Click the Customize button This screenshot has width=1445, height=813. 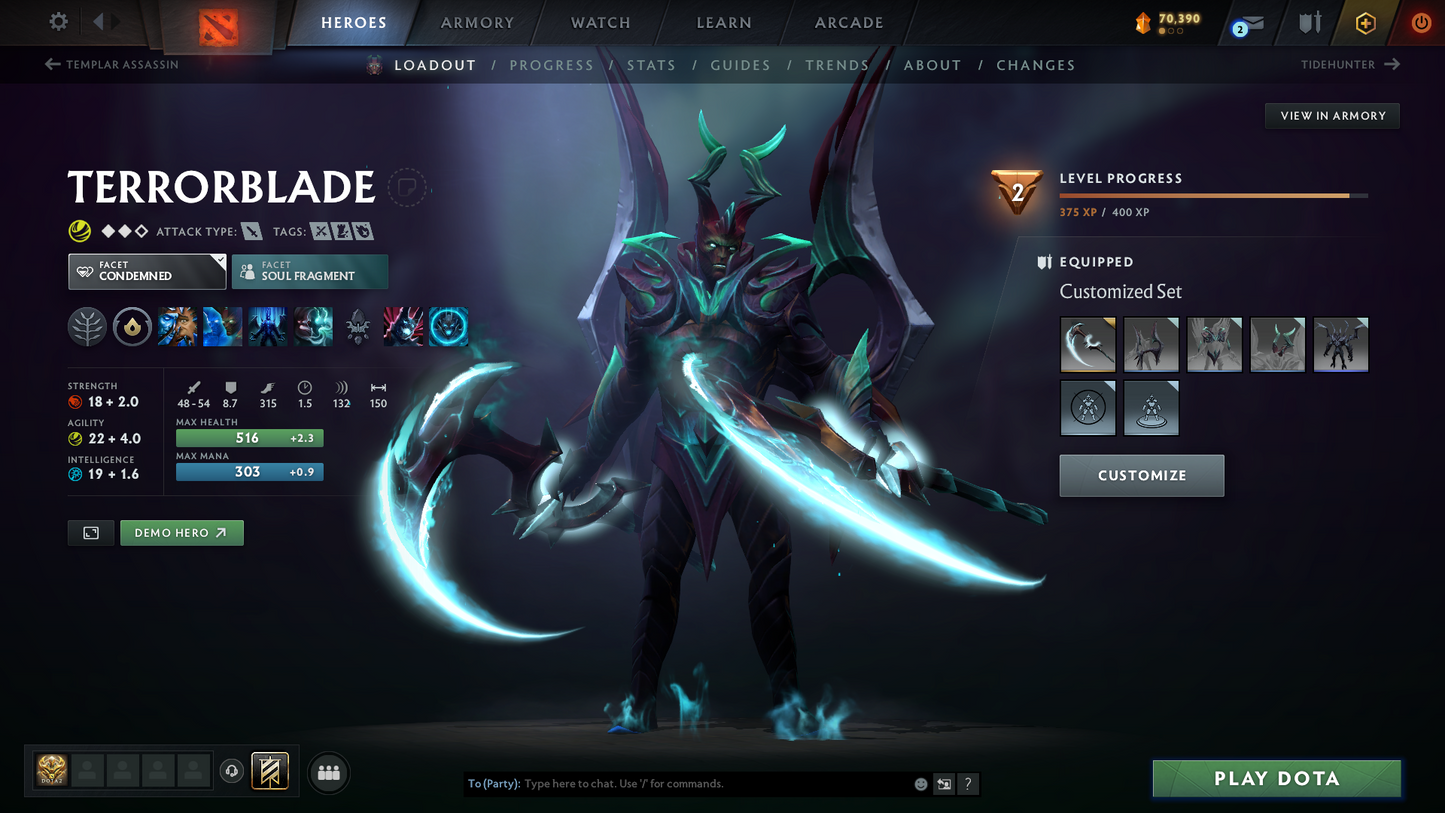[1141, 476]
